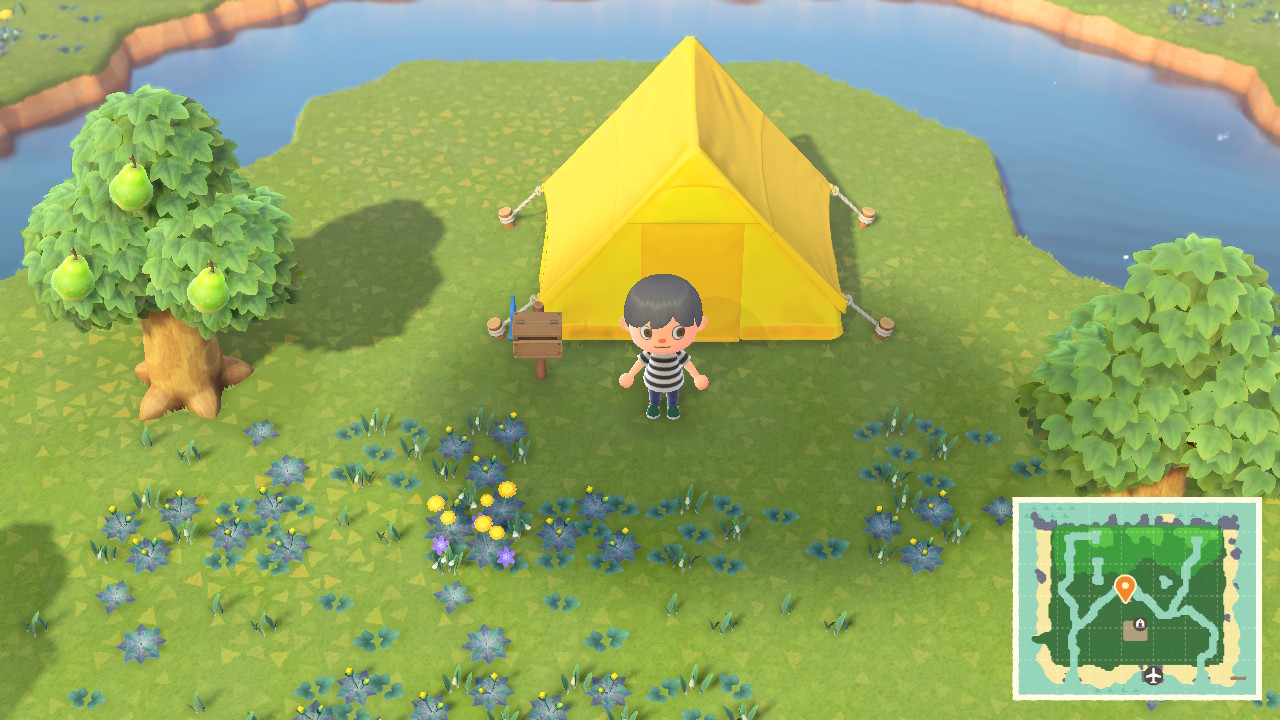
Task: Click the orange location pin on the minimap
Action: [x=1125, y=586]
